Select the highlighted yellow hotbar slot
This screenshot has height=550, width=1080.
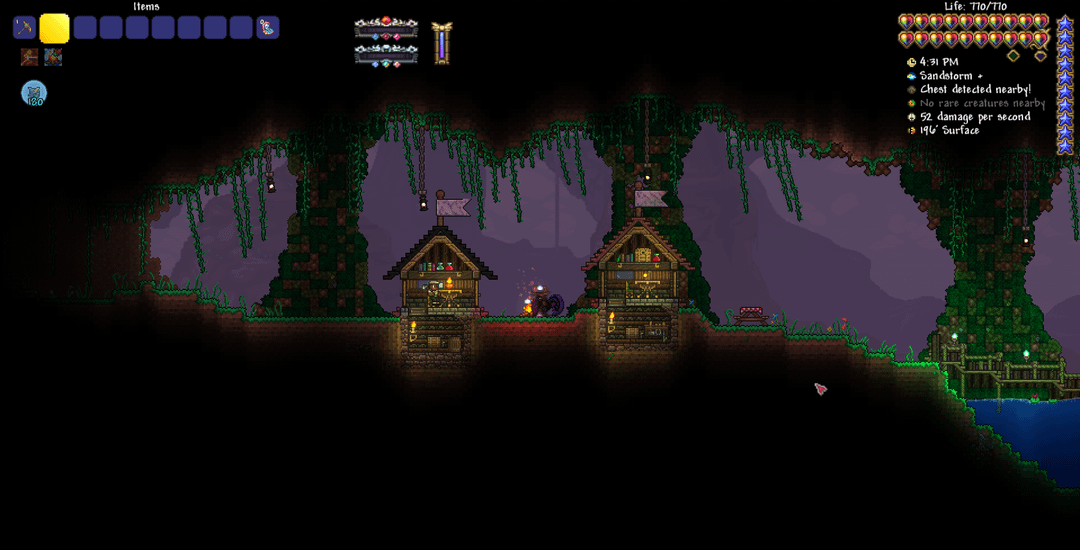click(54, 28)
